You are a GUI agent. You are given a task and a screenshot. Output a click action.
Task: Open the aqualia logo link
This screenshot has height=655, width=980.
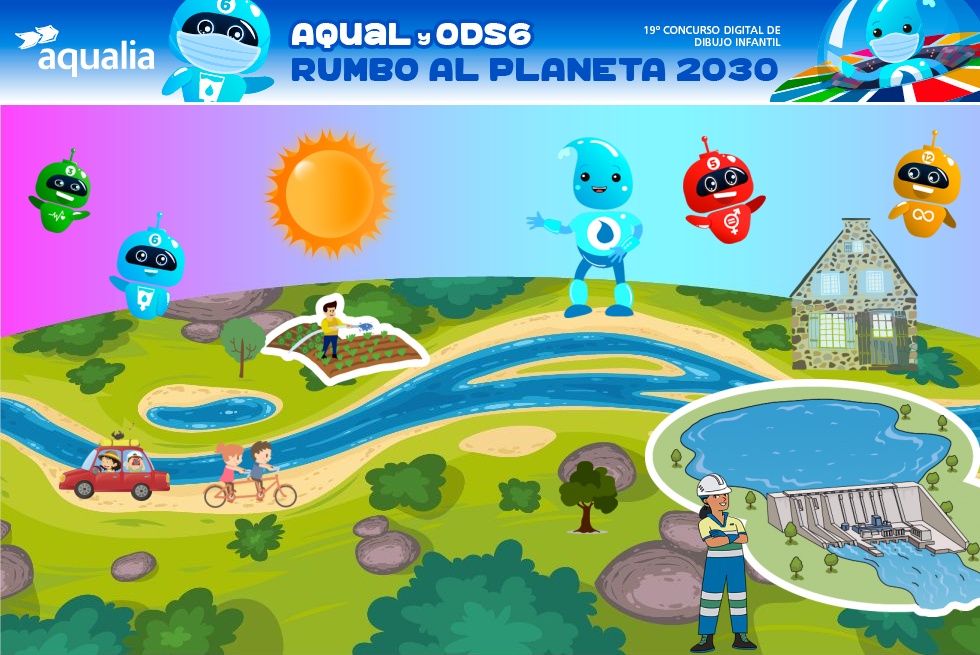(x=86, y=50)
